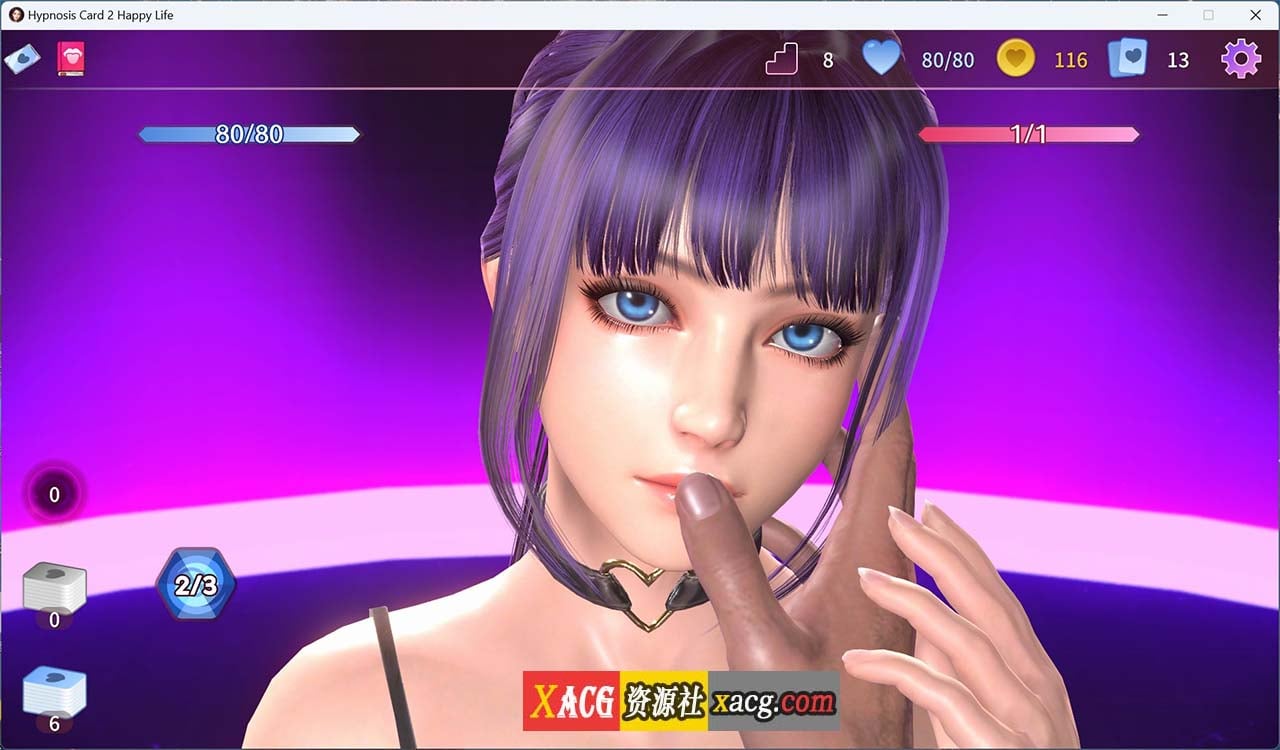Open the blue card pile showing 6
Image resolution: width=1280 pixels, height=750 pixels.
point(54,693)
